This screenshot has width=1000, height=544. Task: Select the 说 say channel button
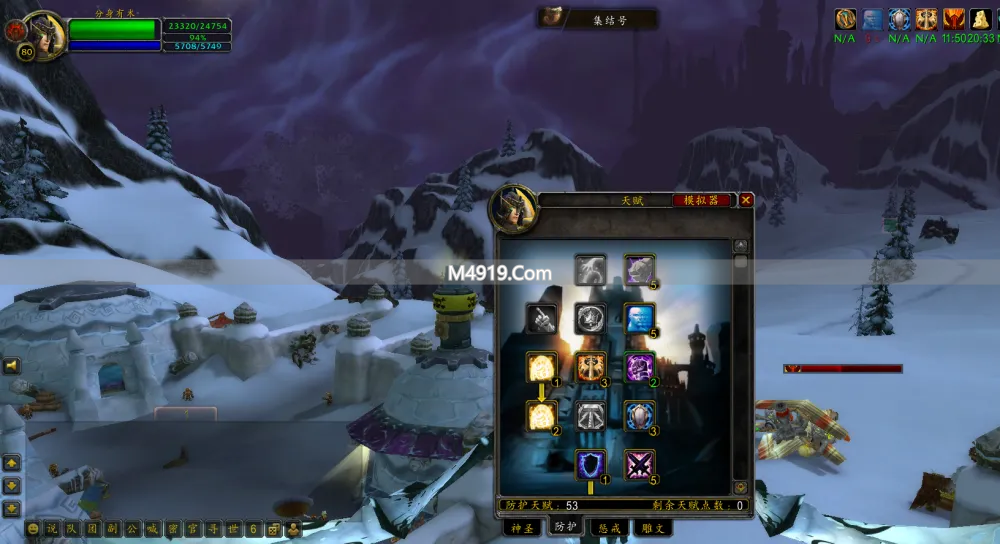[51, 529]
